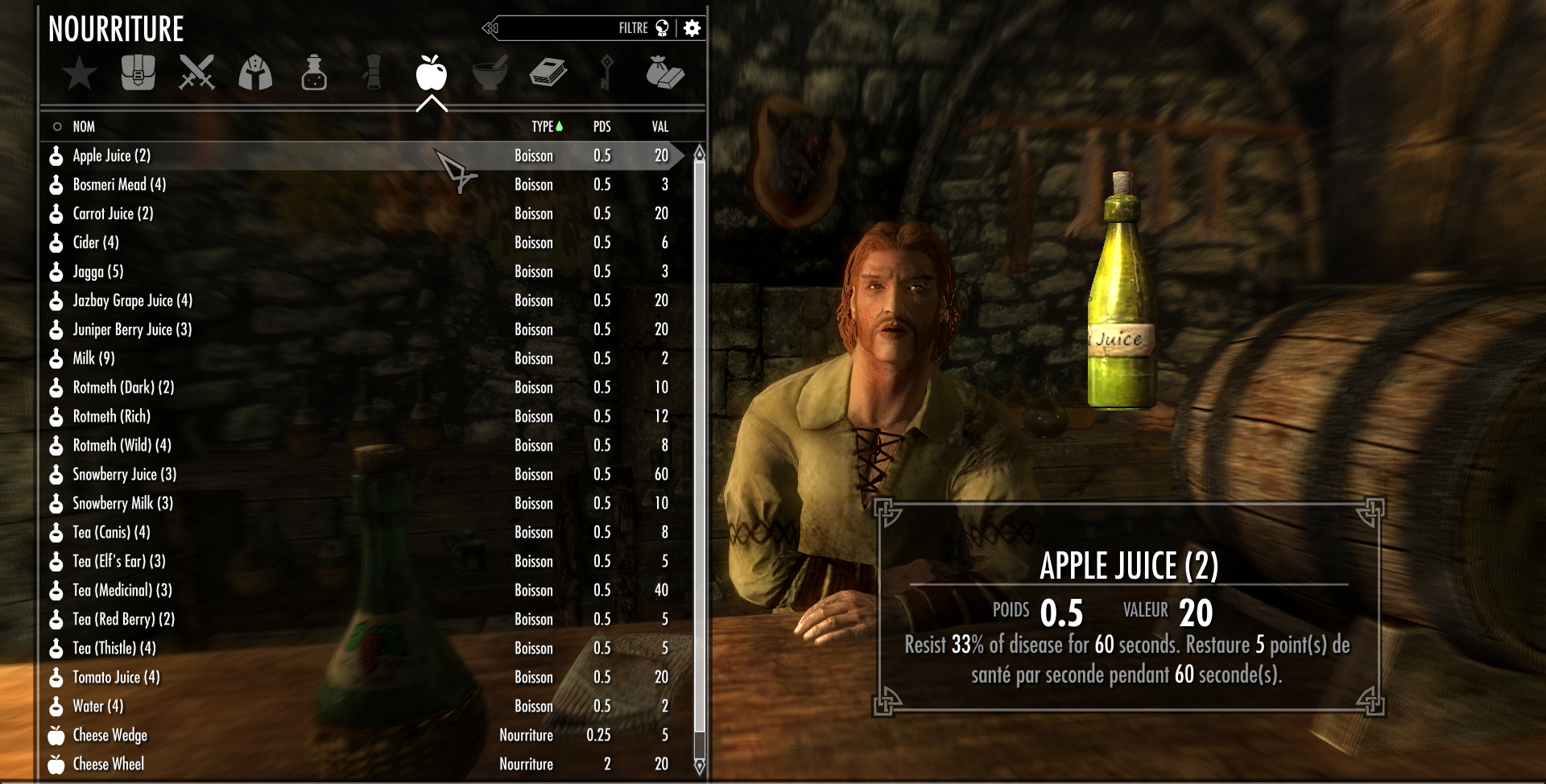Choose the Cheese Wheel row
The height and width of the screenshot is (784, 1546).
pos(108,764)
